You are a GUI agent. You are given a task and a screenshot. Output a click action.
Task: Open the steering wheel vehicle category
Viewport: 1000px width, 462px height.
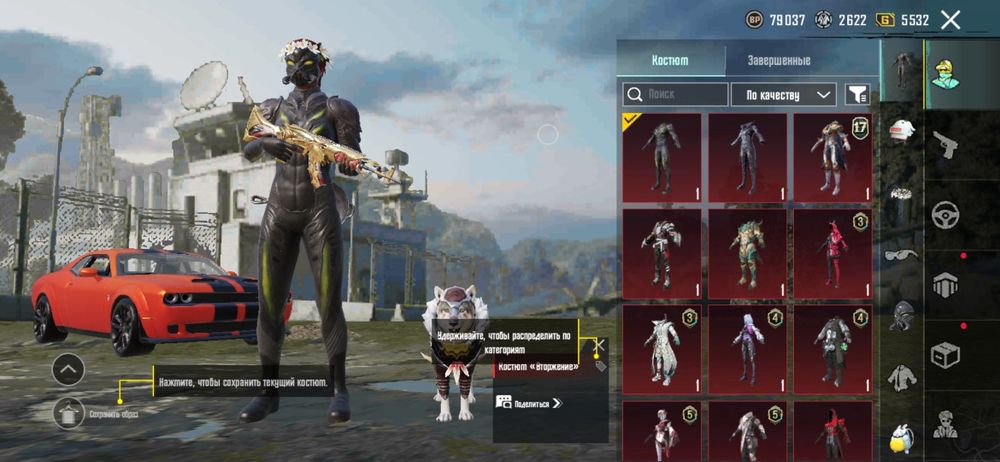click(945, 214)
